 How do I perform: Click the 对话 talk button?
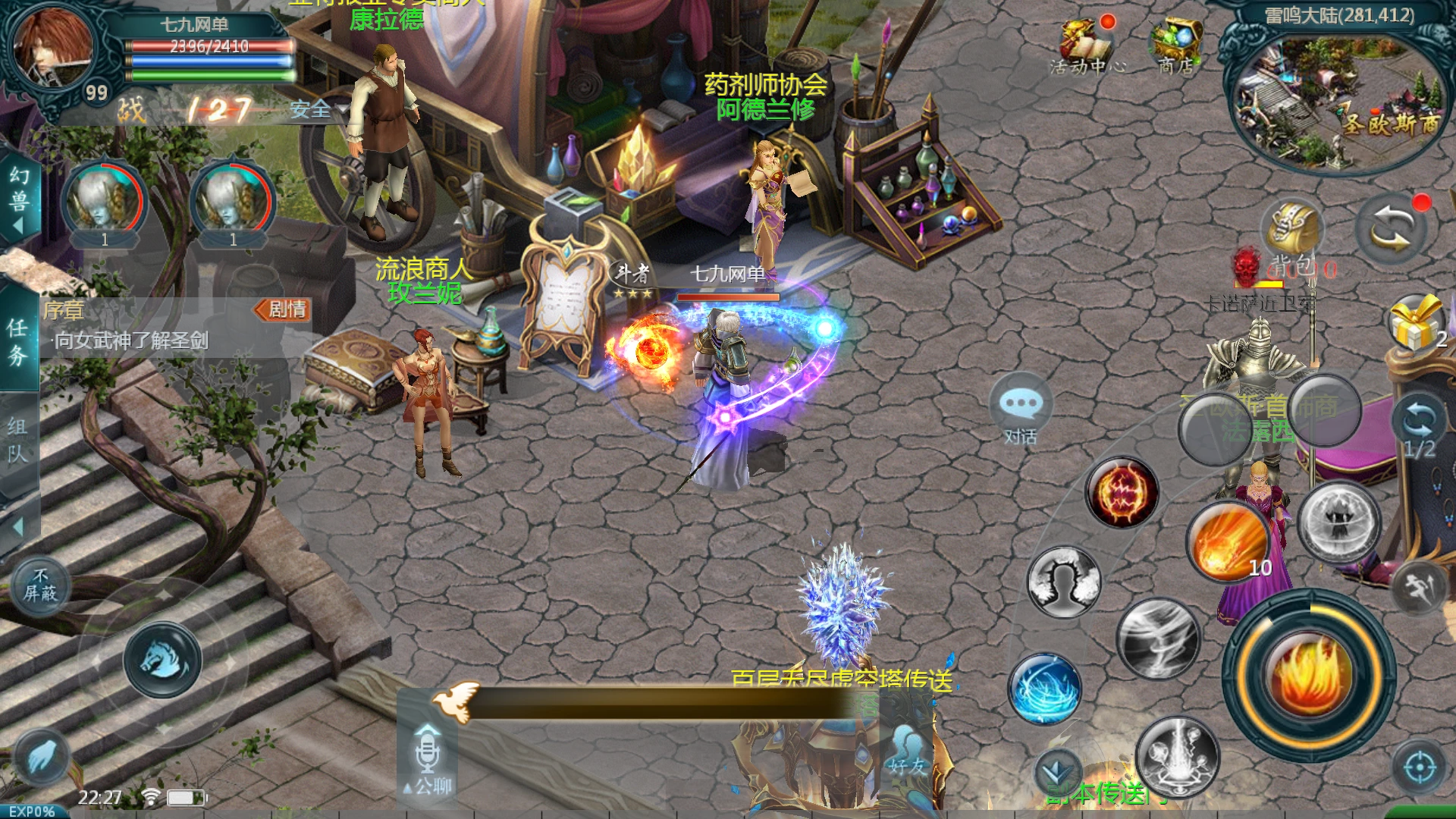click(1020, 409)
